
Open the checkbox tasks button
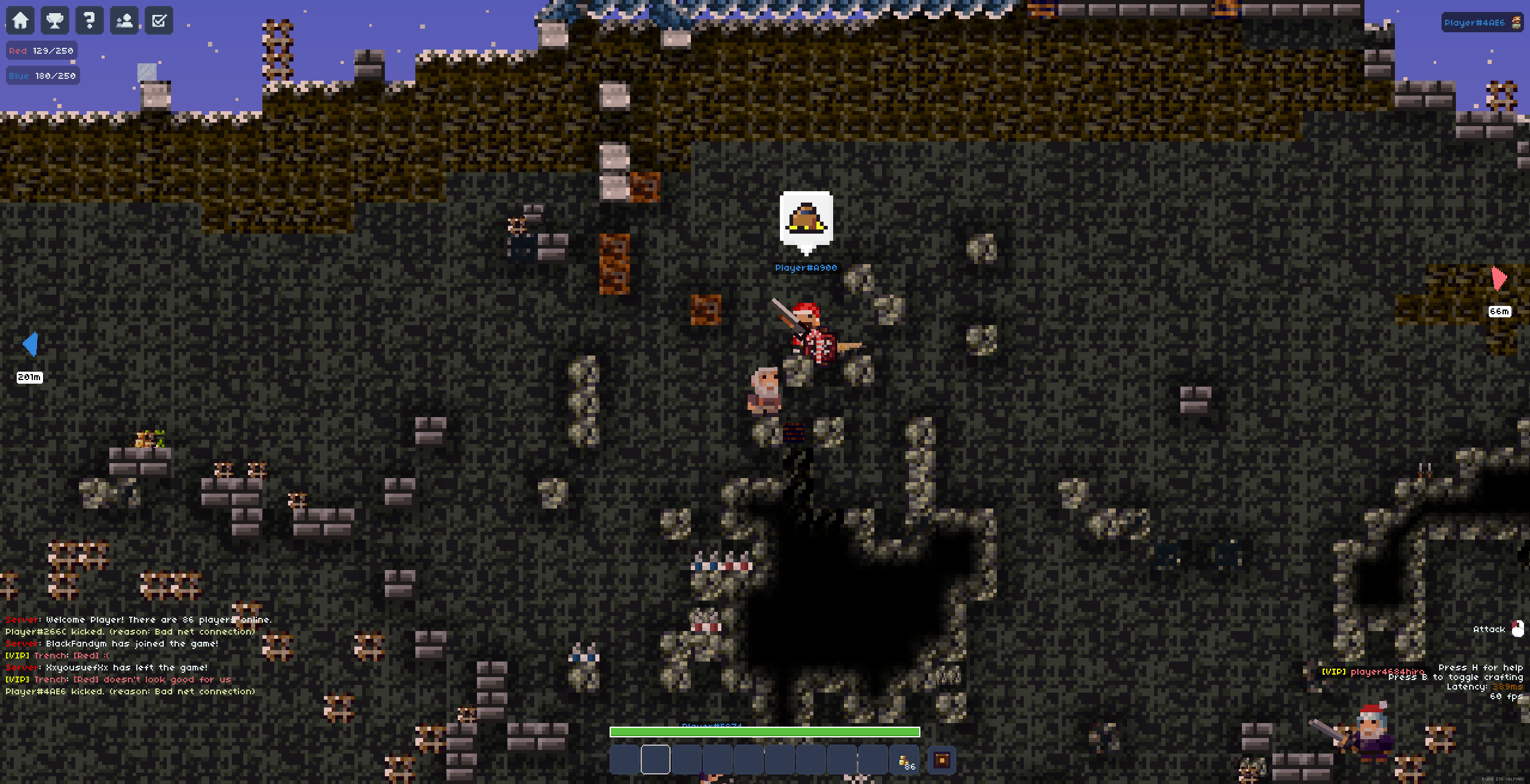[x=159, y=20]
